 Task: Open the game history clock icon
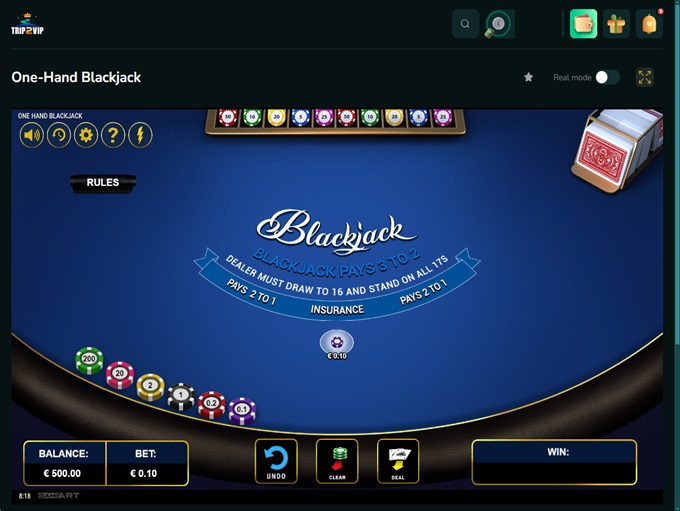[59, 135]
